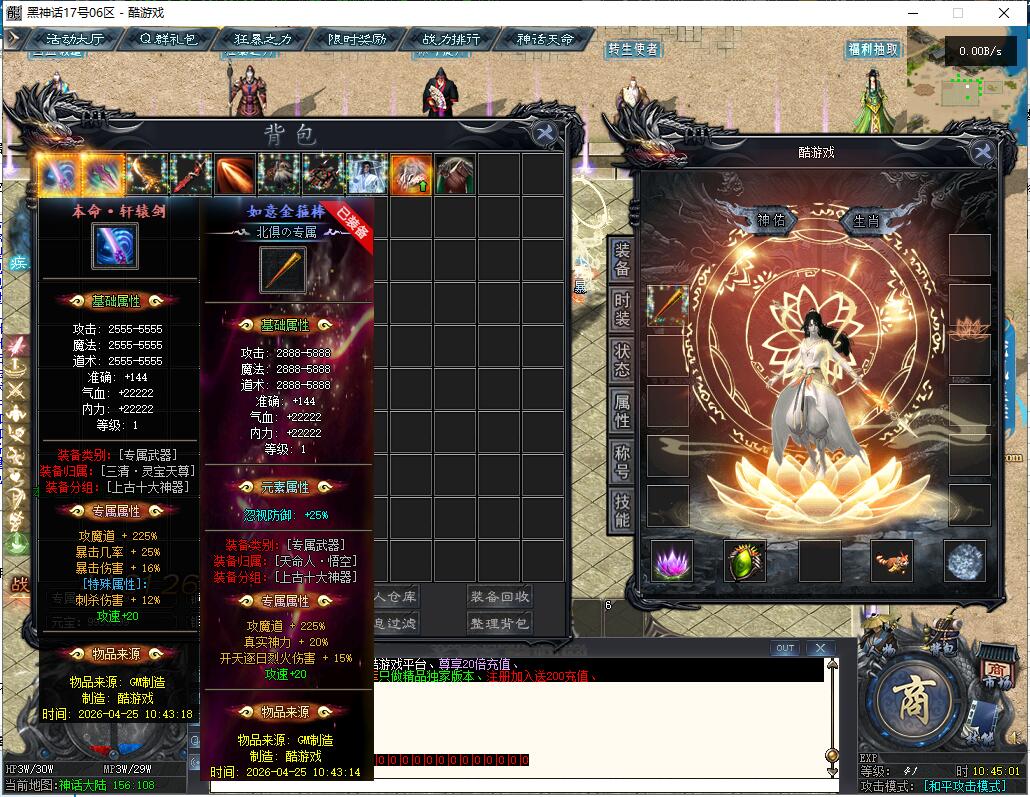Open the 生肖 zodiac page

(866, 221)
